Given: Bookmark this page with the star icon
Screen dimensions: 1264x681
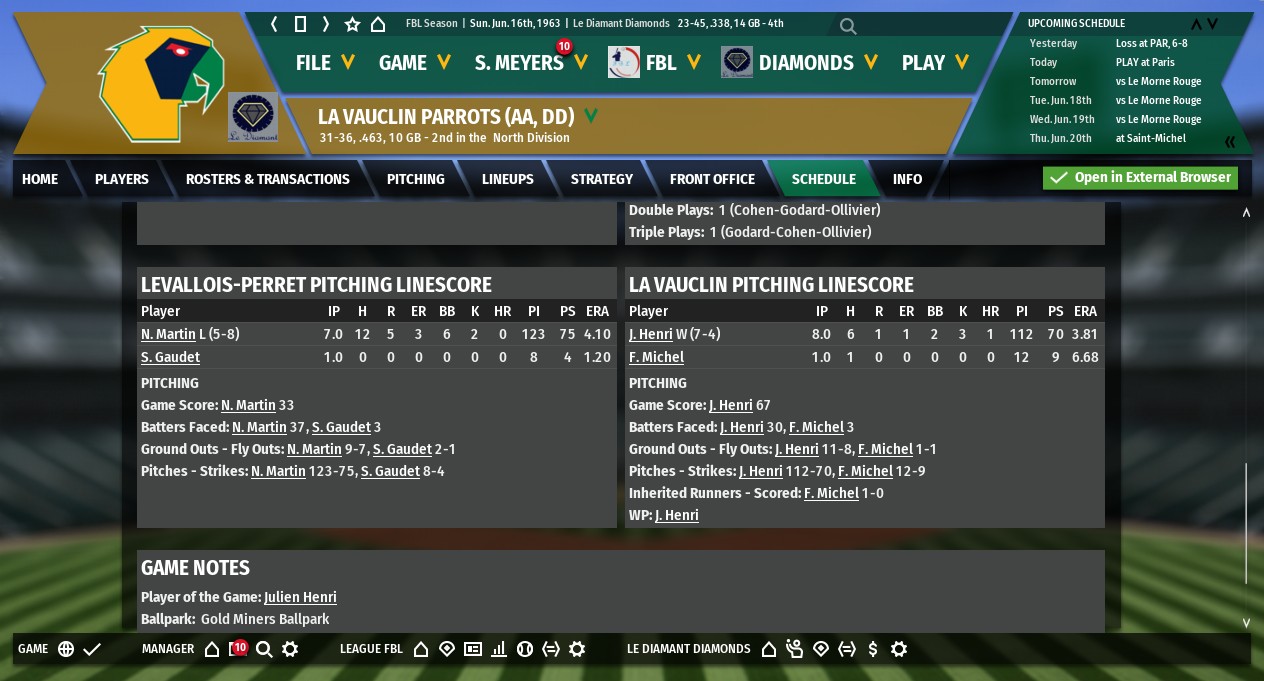Looking at the screenshot, I should [x=352, y=24].
